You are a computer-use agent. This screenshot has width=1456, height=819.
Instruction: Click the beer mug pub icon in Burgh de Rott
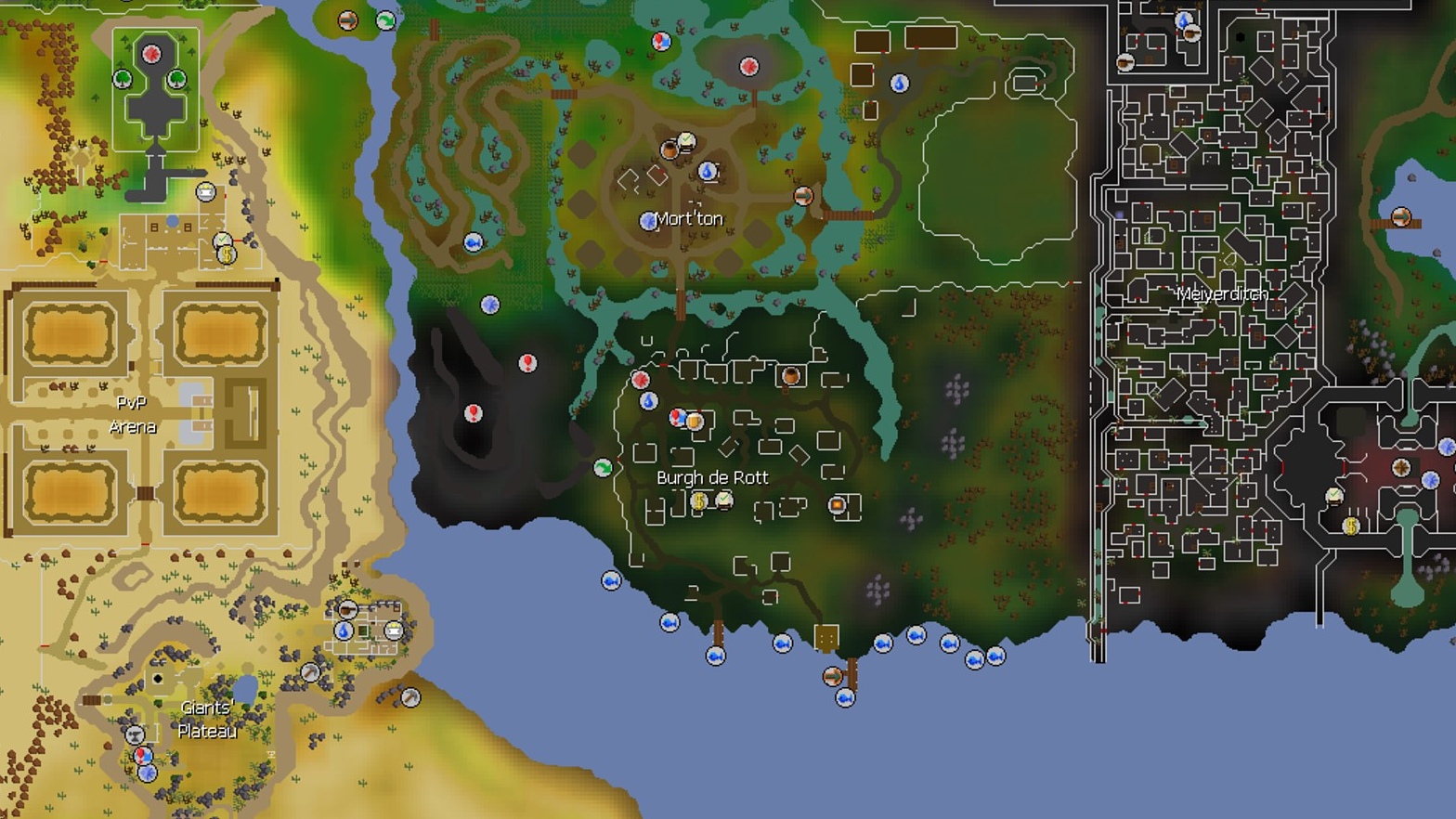click(x=695, y=422)
